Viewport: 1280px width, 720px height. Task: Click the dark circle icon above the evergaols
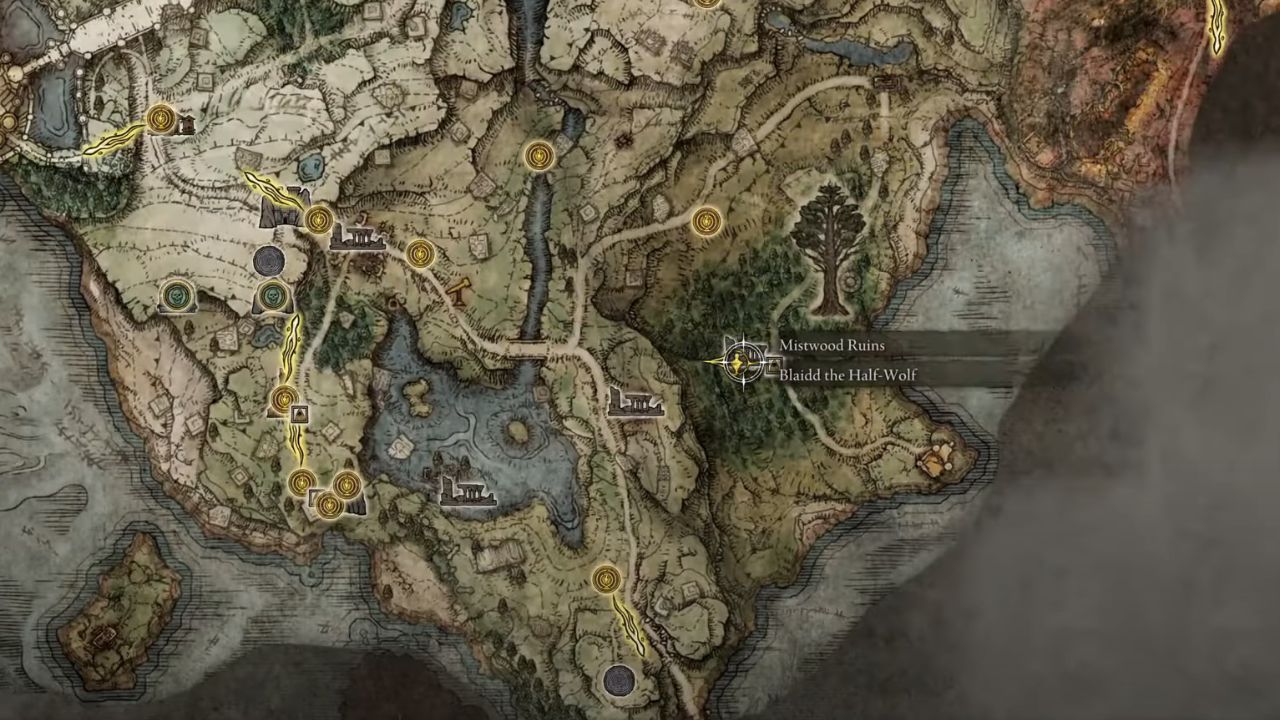click(270, 260)
